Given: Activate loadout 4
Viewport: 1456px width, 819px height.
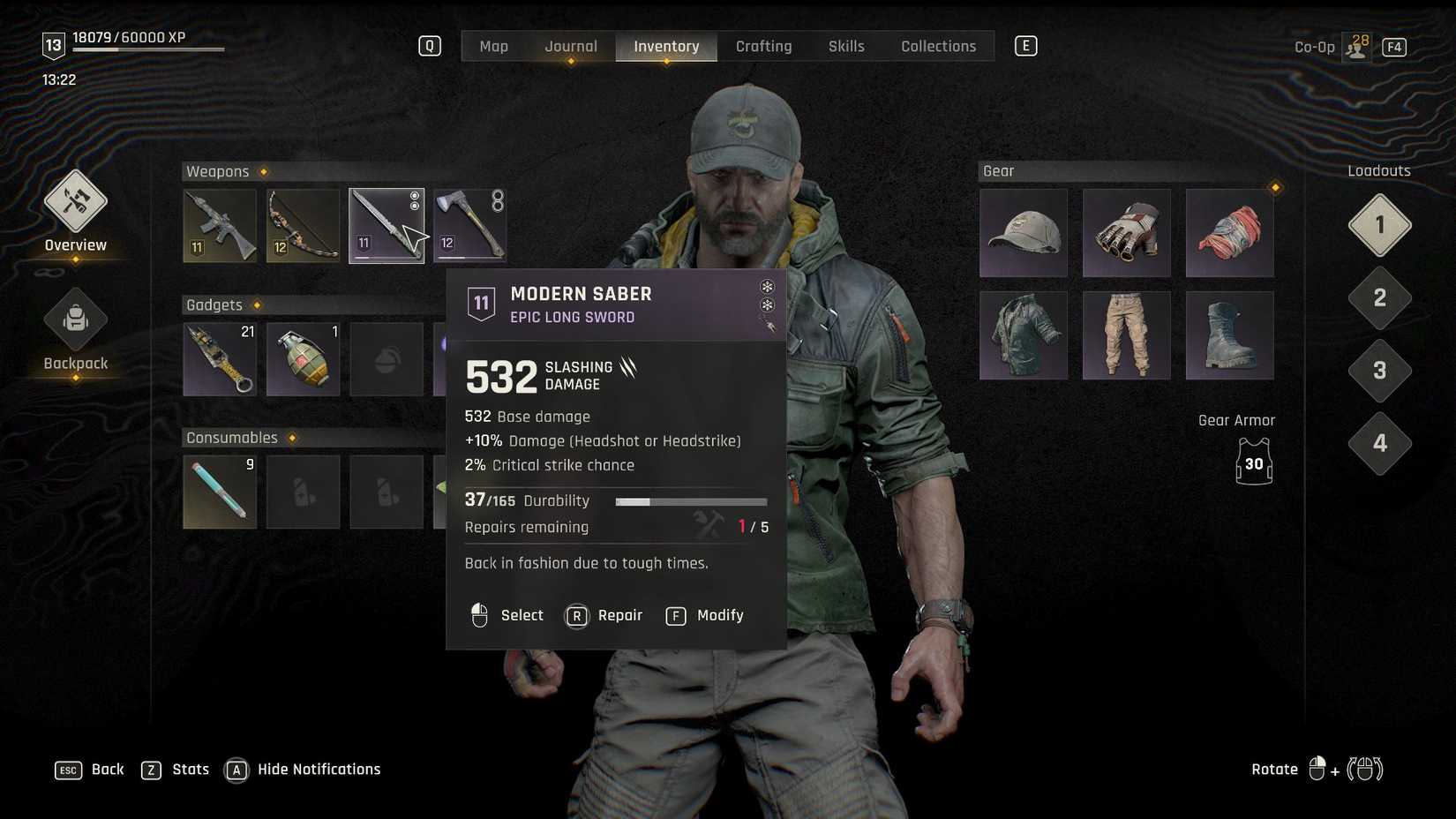Looking at the screenshot, I should coord(1379,443).
